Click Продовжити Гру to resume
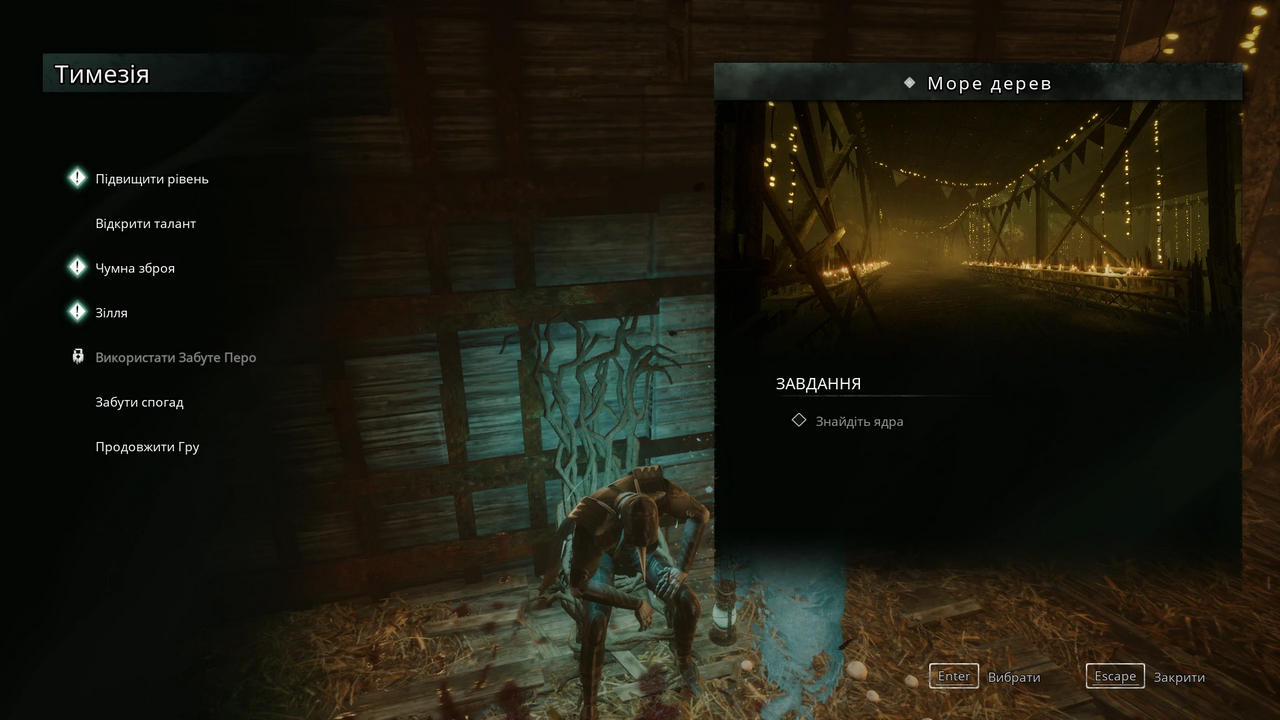Viewport: 1280px width, 720px height. coord(147,447)
